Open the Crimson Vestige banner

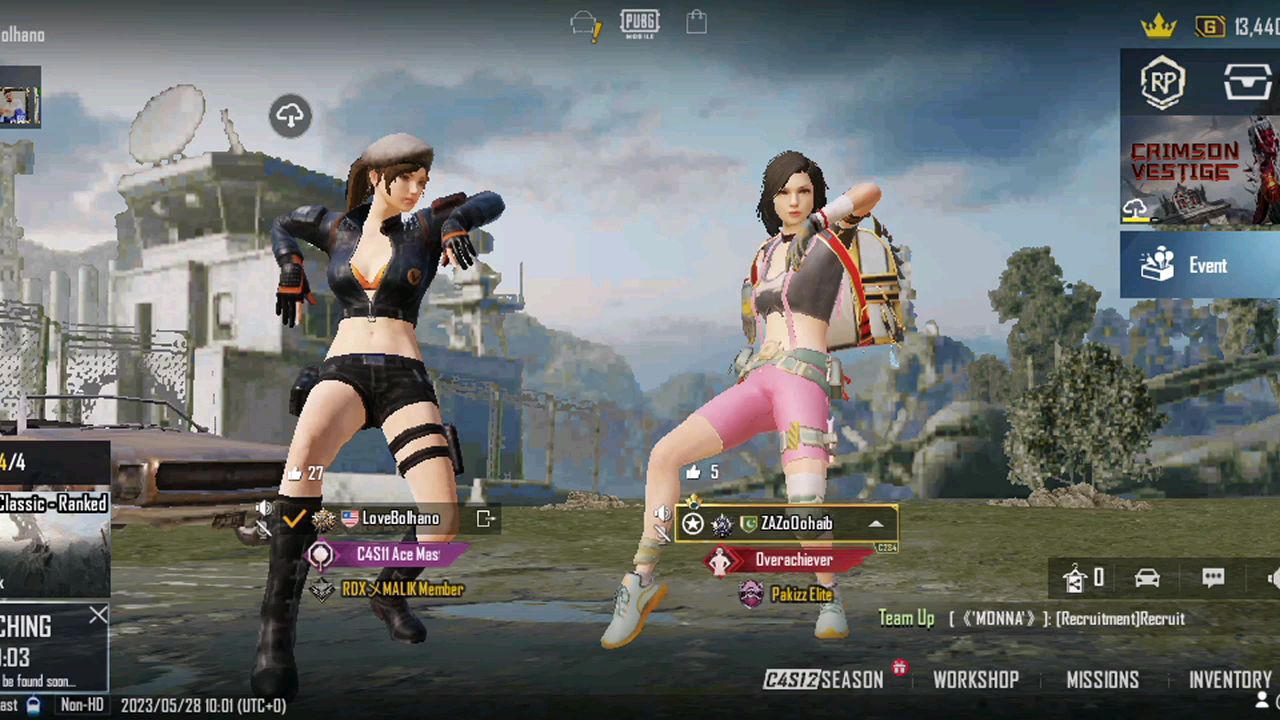(x=1200, y=170)
